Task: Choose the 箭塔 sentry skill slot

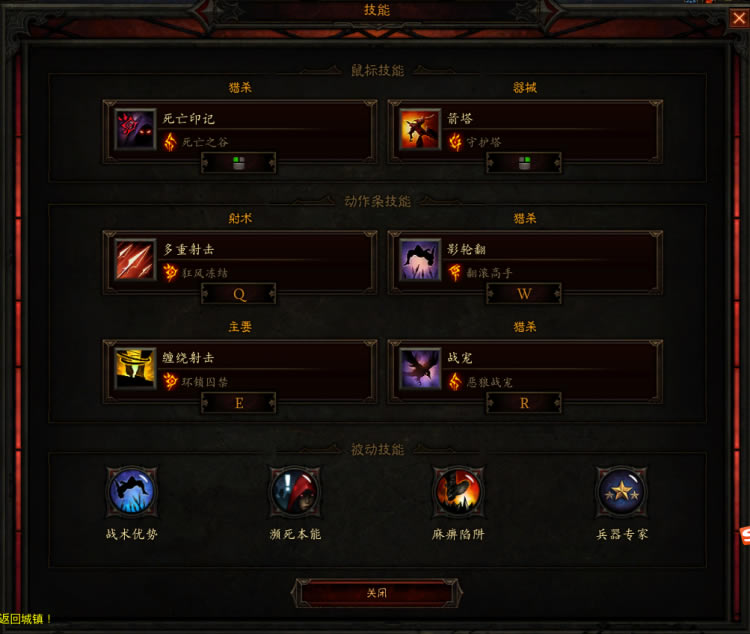Action: pyautogui.click(x=524, y=130)
